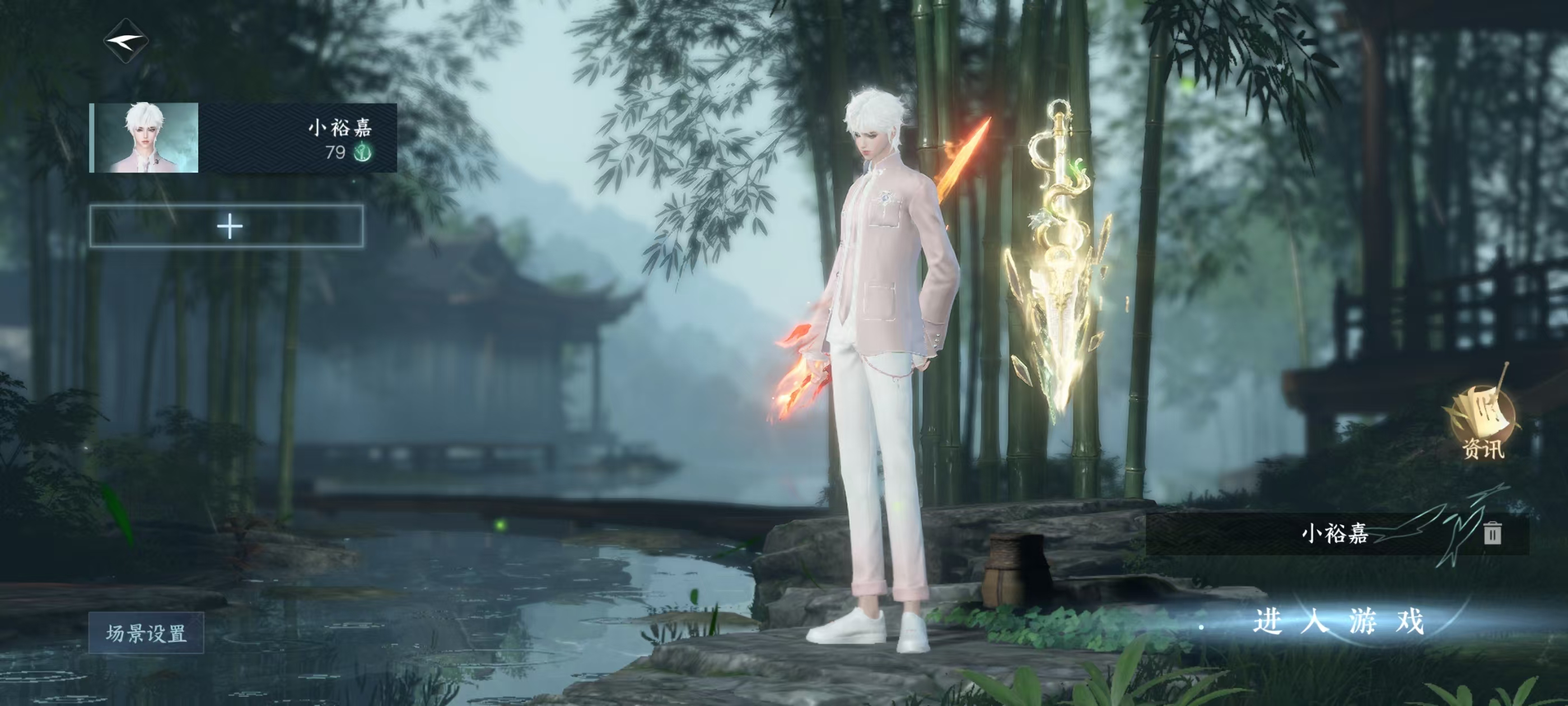Go back with the top-left arrow button
Image resolution: width=1568 pixels, height=706 pixels.
pos(126,41)
